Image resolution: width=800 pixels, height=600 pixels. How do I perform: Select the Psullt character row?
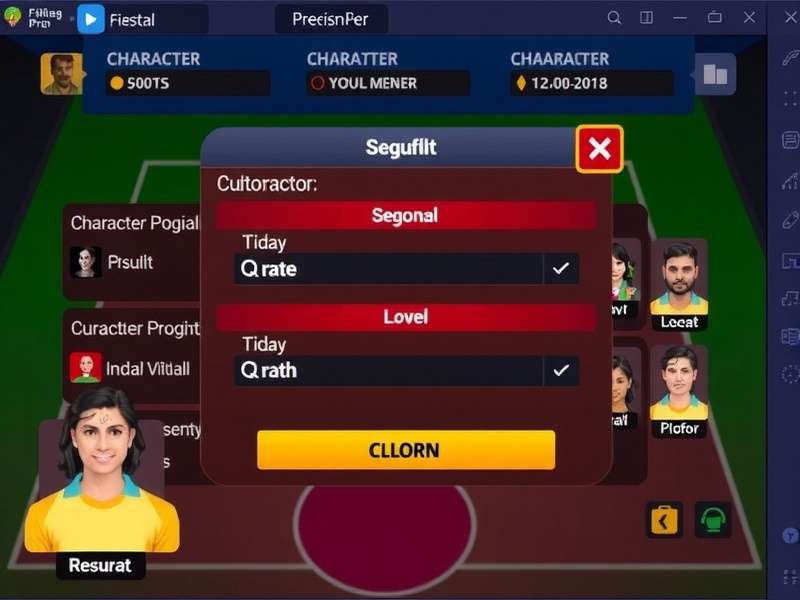tap(130, 262)
